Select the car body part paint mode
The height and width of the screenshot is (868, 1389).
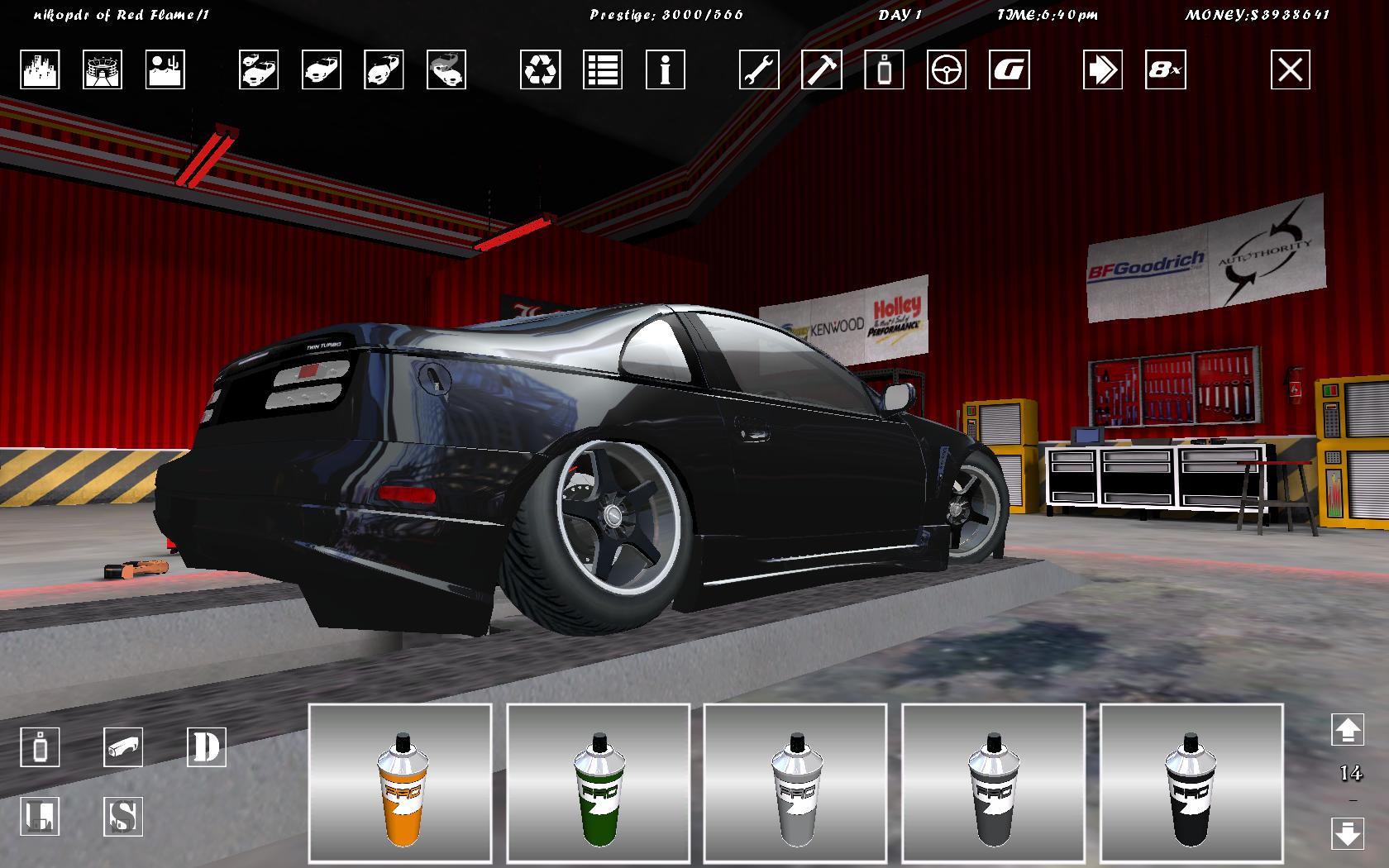[x=123, y=747]
